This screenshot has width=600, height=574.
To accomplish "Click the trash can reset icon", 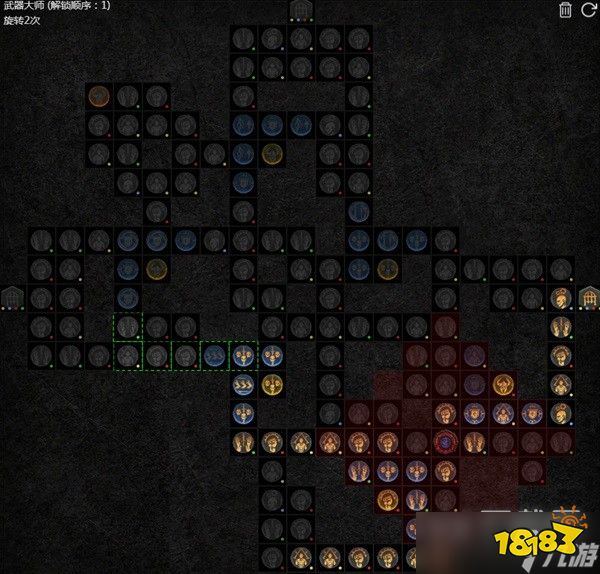I will [566, 10].
